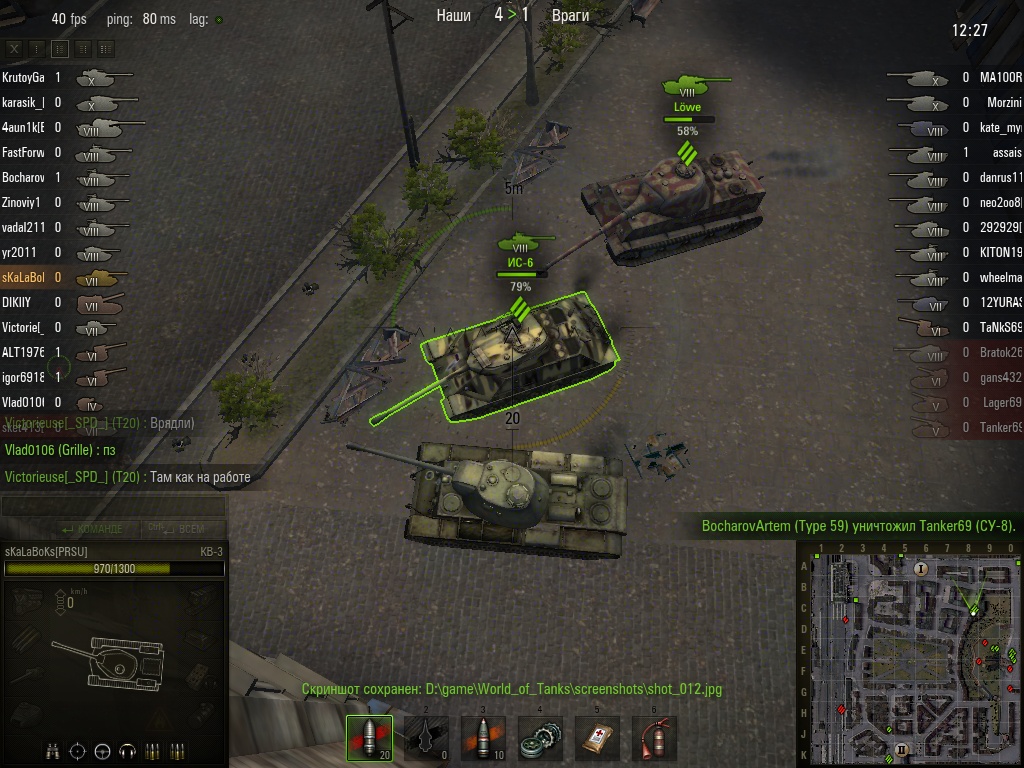The height and width of the screenshot is (768, 1024).
Task: Select enemy KITON19 in the enemy list
Action: pyautogui.click(x=1000, y=252)
